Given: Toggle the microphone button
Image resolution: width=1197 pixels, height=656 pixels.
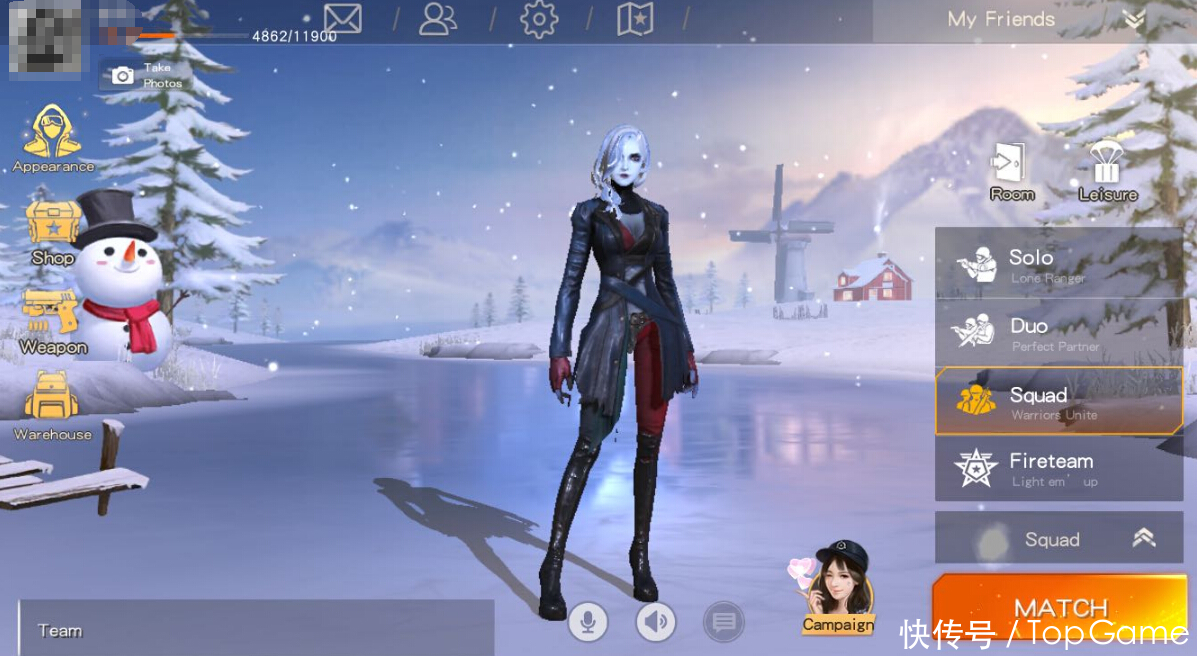Looking at the screenshot, I should [588, 623].
